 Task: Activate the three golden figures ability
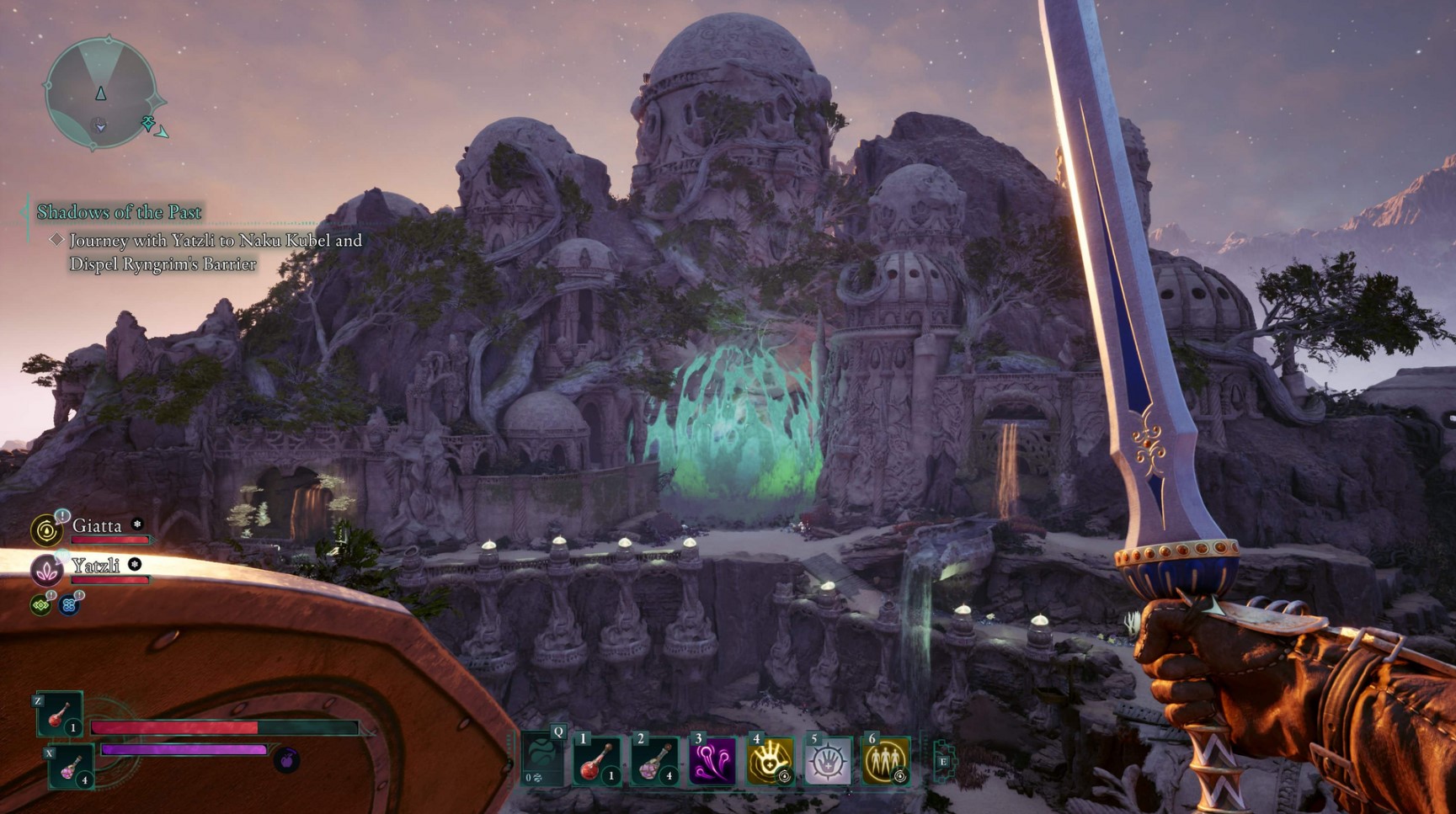885,760
